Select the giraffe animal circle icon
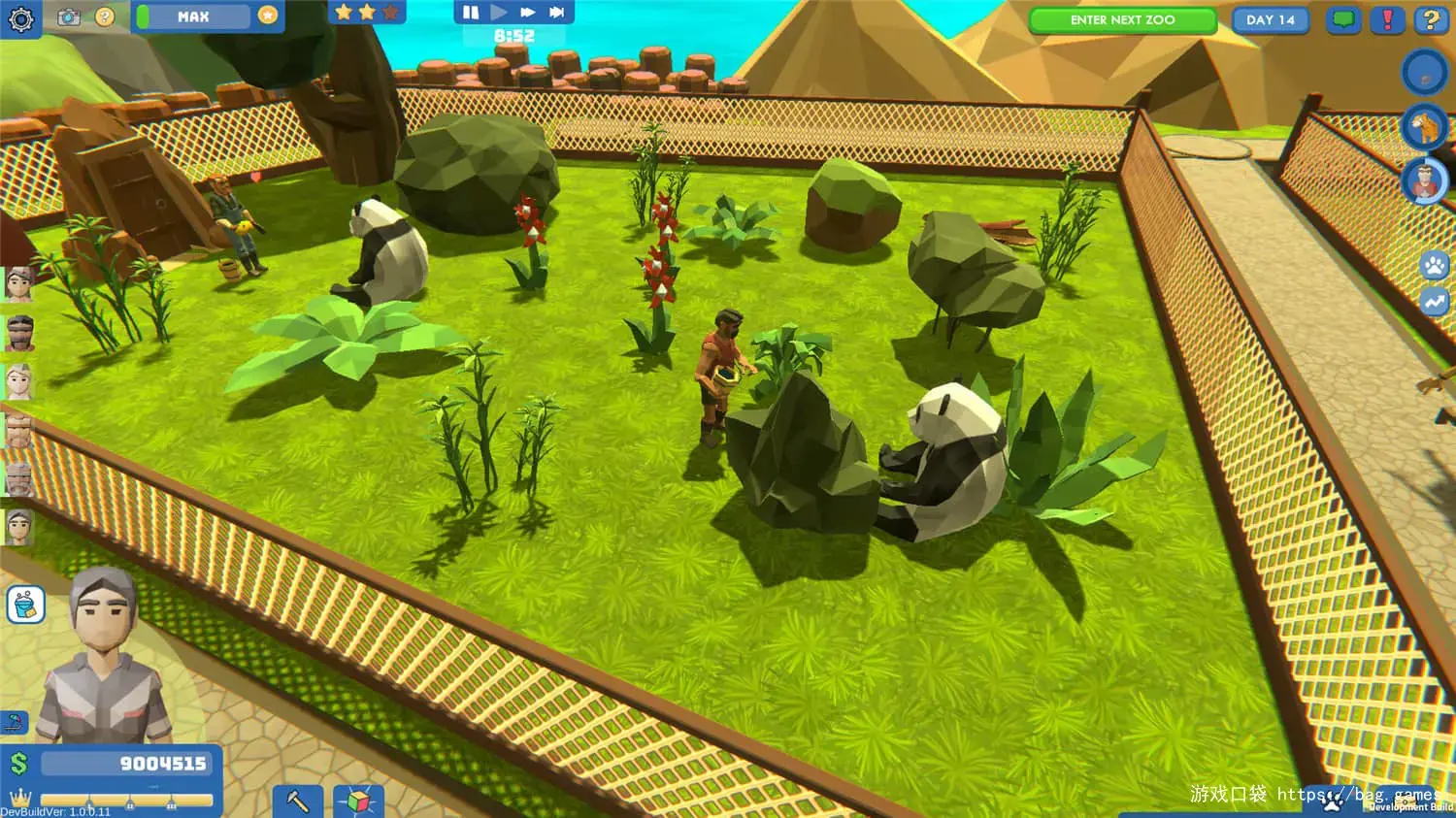1456x818 pixels. 1424,127
